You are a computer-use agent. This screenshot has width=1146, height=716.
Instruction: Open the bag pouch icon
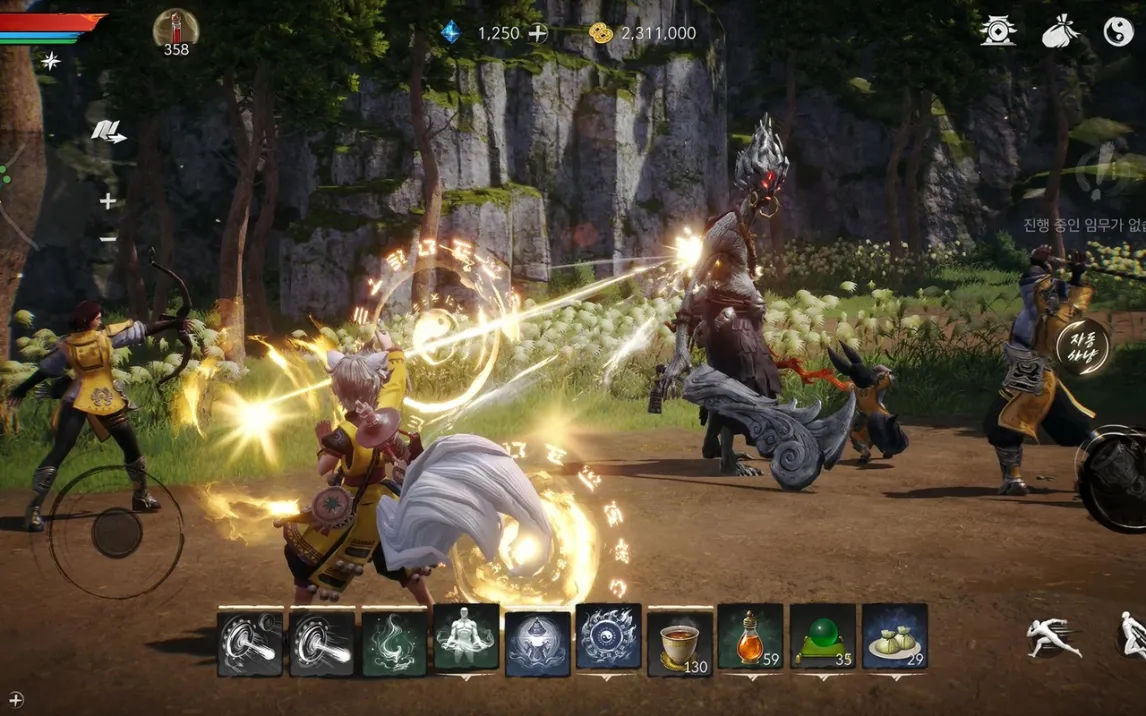1060,33
